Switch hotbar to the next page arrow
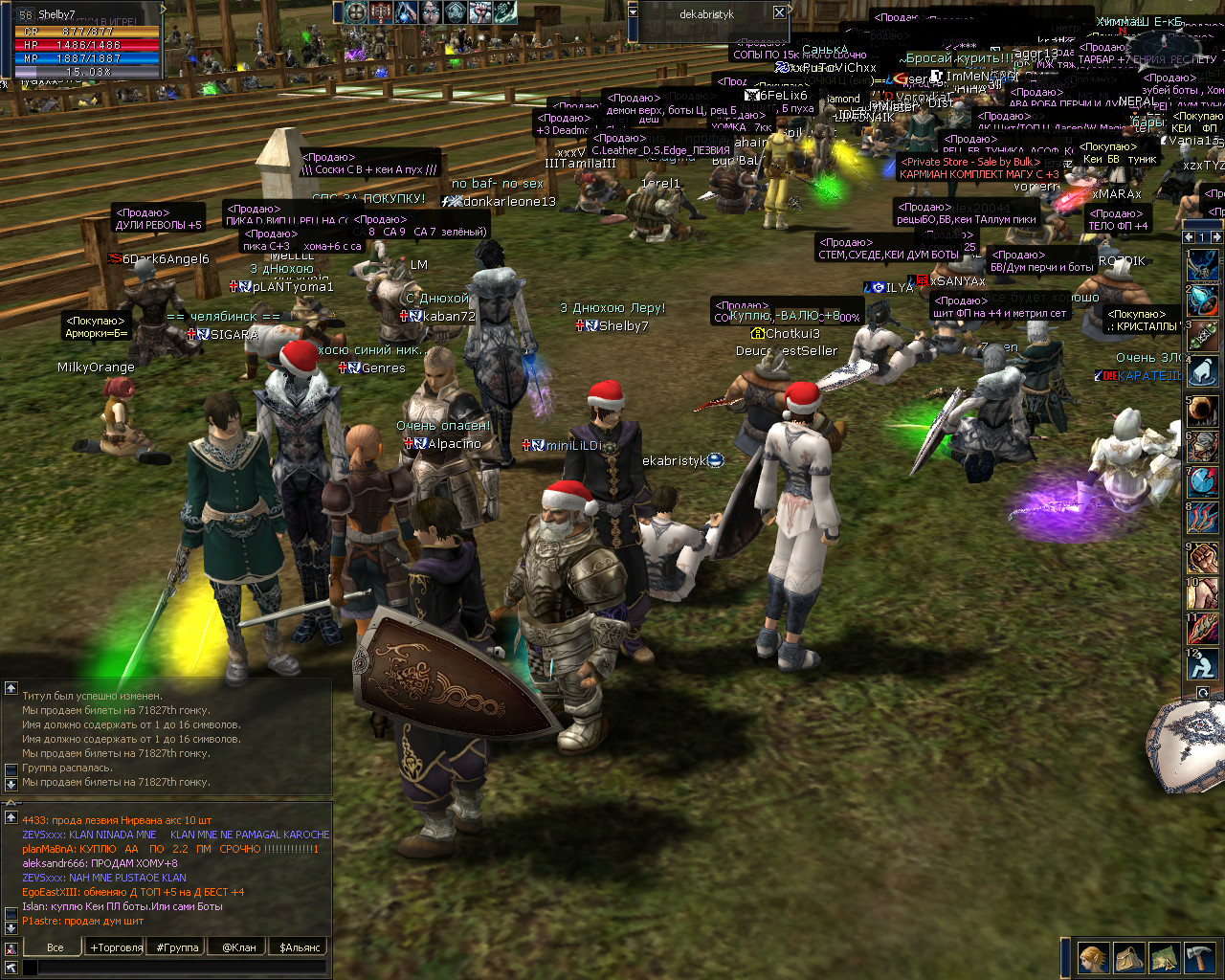 pos(1216,236)
